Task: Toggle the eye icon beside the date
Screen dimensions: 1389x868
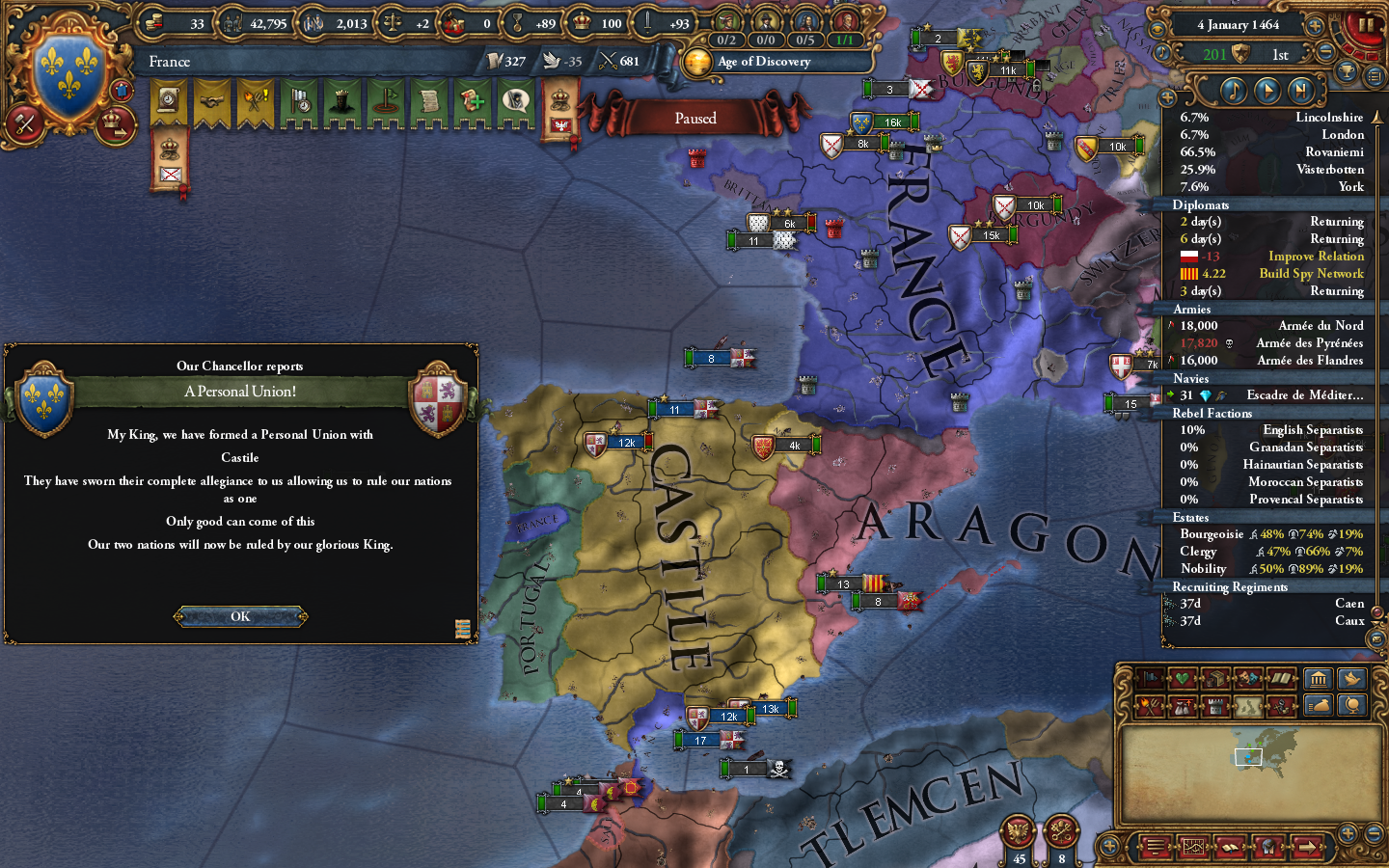Action: click(x=1157, y=28)
